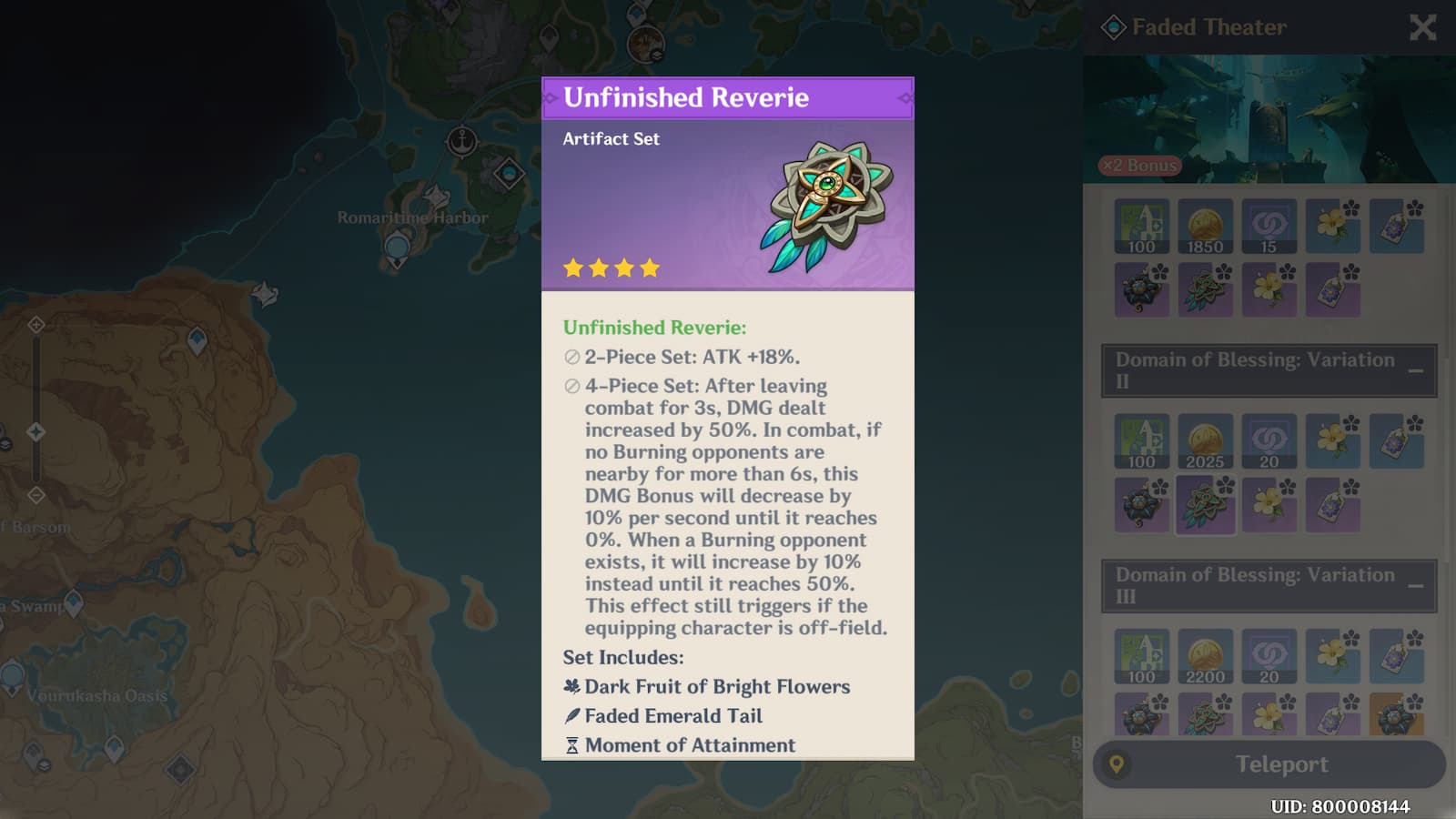Zoom in the map with the plus button
Screen dimensions: 1456x819
pos(35,325)
